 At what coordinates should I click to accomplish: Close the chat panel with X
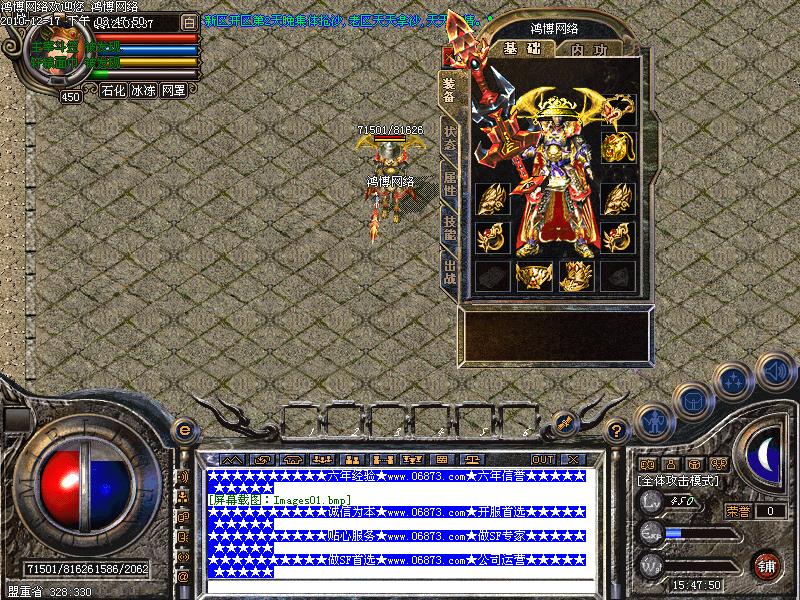coord(572,459)
